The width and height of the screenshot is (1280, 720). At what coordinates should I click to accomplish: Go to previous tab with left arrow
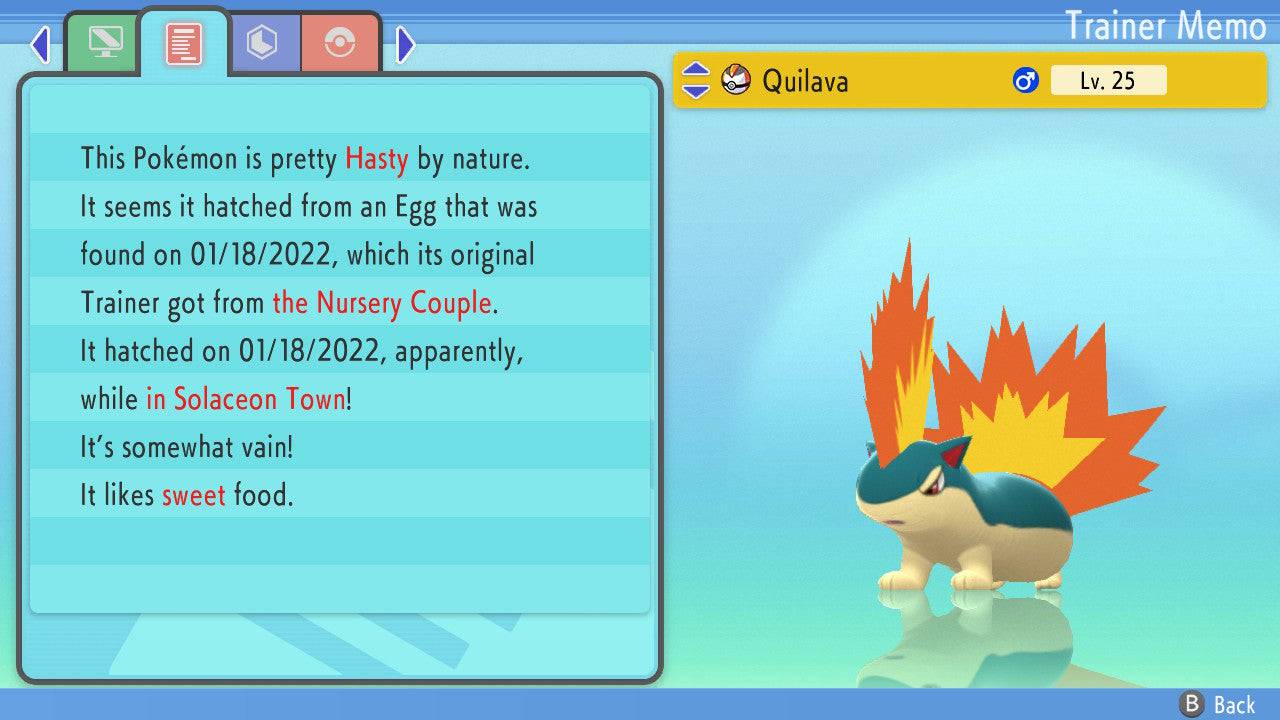40,44
